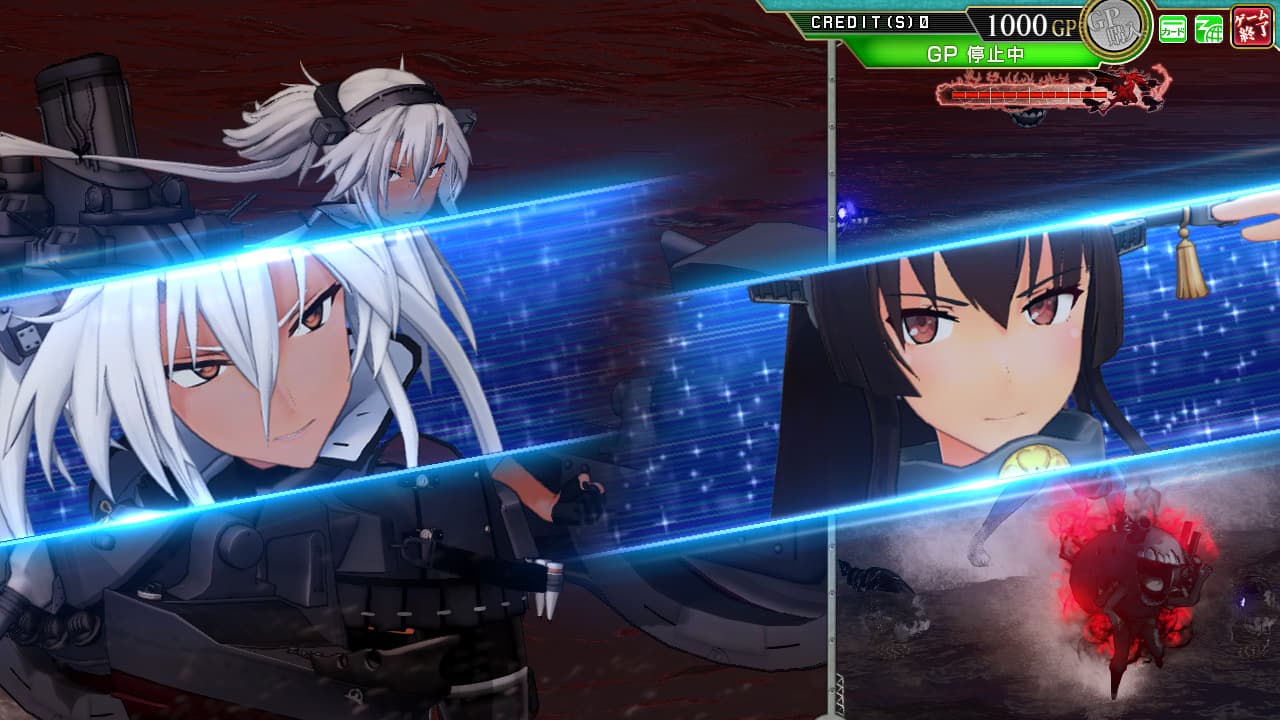Image resolution: width=1280 pixels, height=720 pixels.
Task: Open the green card icon
Action: 1172,29
